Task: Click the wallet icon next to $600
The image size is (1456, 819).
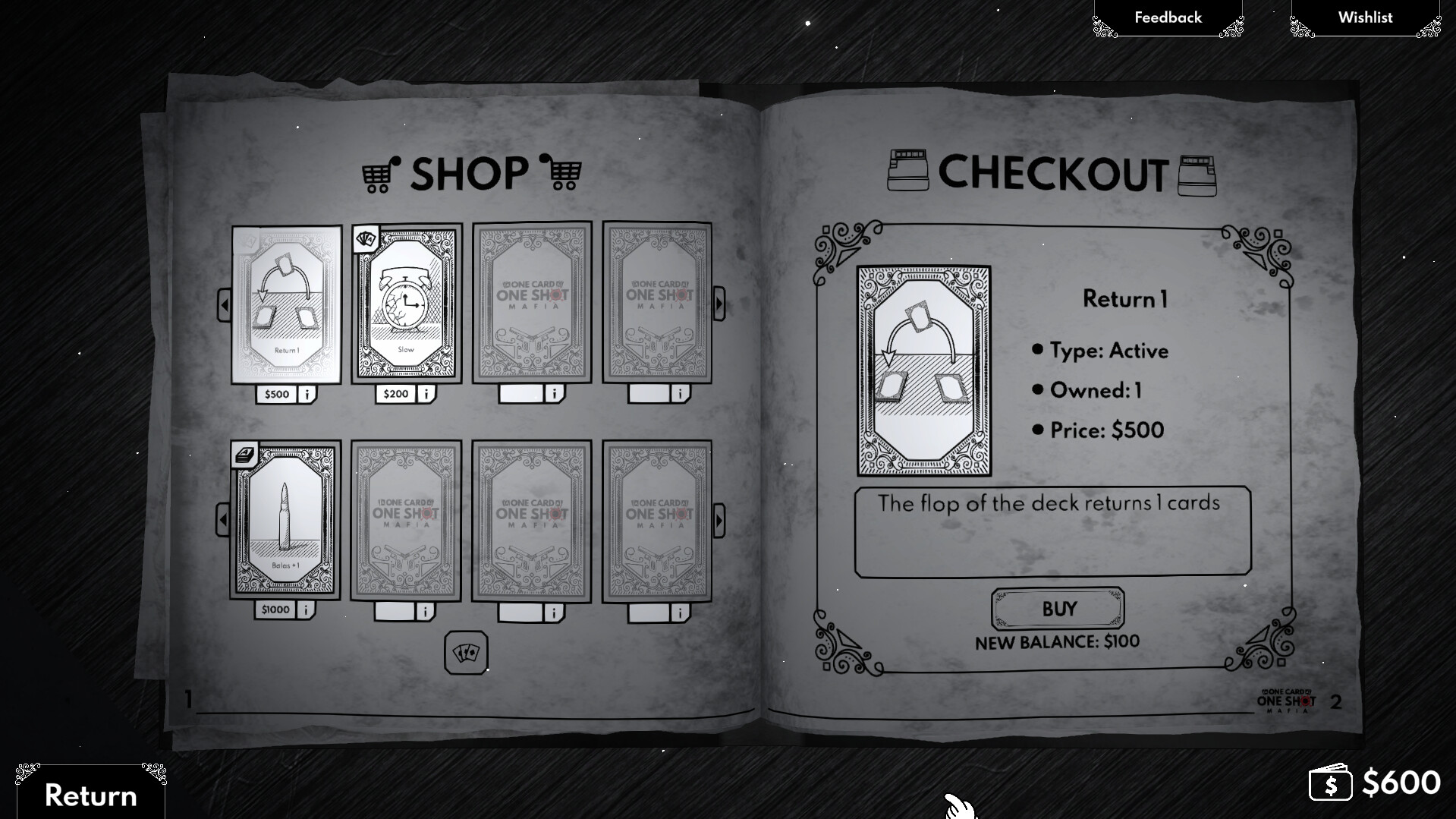Action: (x=1332, y=783)
